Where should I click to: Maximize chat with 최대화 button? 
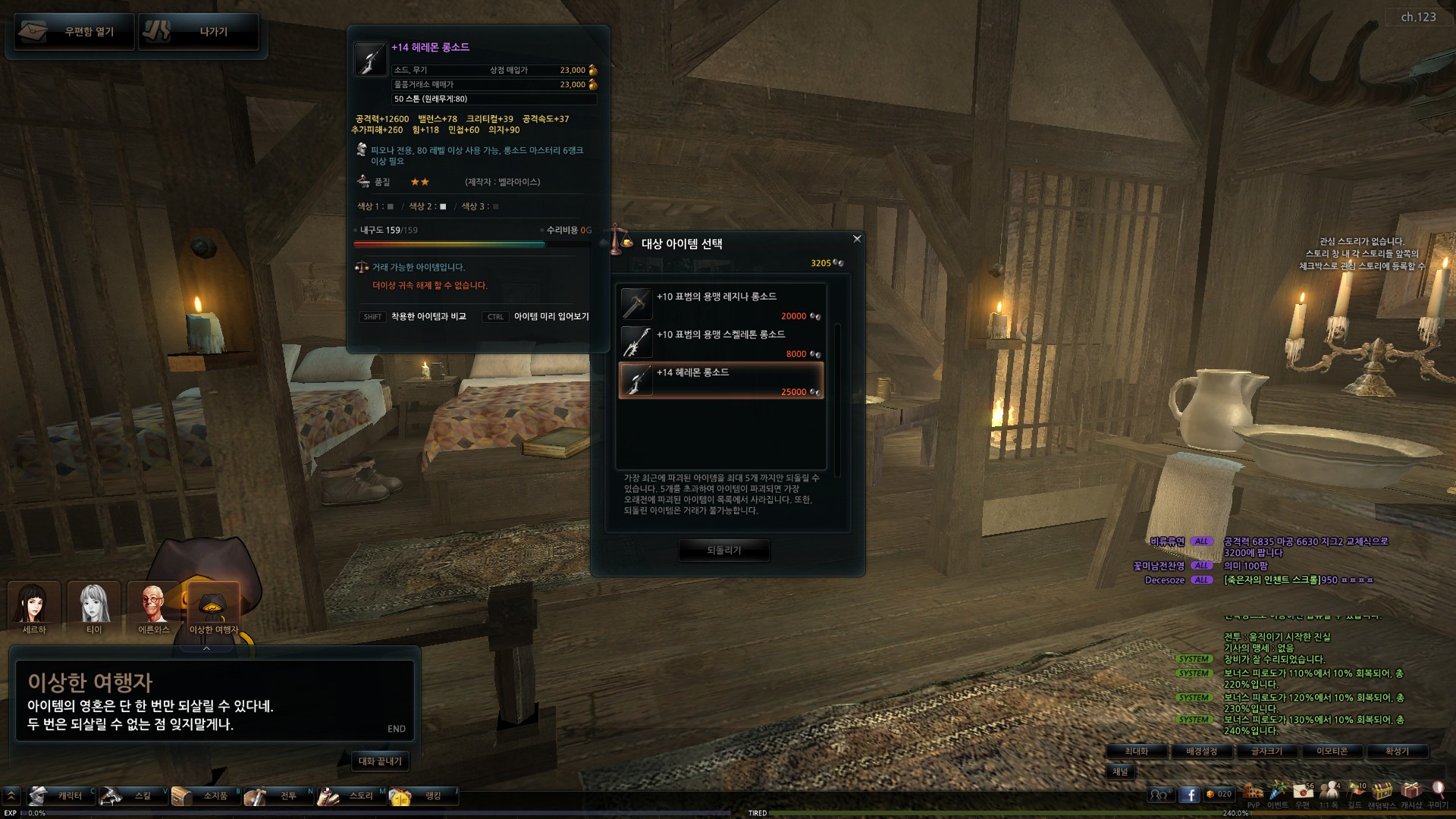click(1136, 752)
